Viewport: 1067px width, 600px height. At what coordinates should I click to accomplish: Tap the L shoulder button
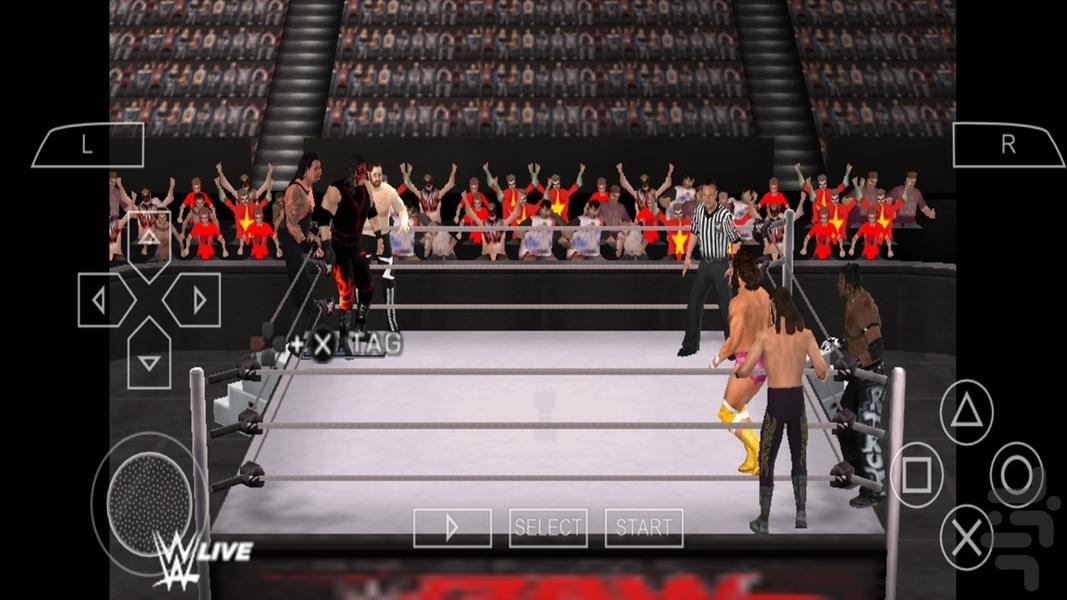point(87,145)
